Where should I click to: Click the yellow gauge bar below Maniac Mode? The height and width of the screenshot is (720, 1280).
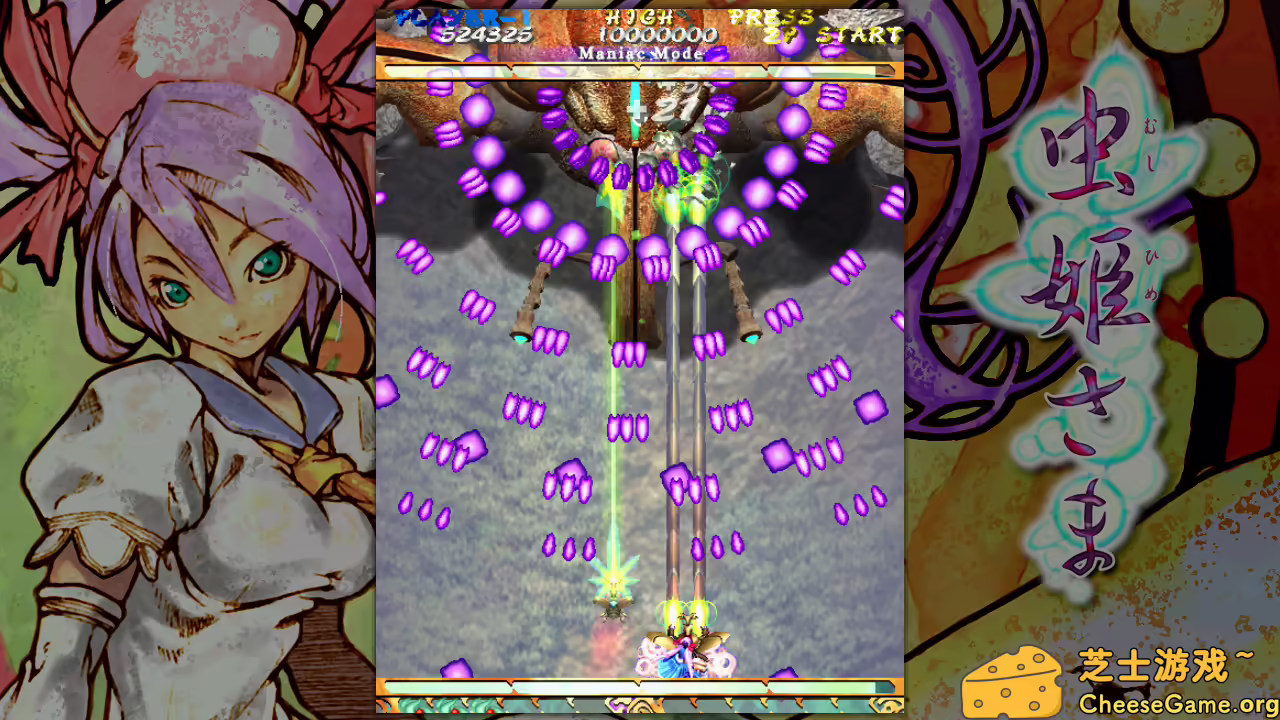640,71
